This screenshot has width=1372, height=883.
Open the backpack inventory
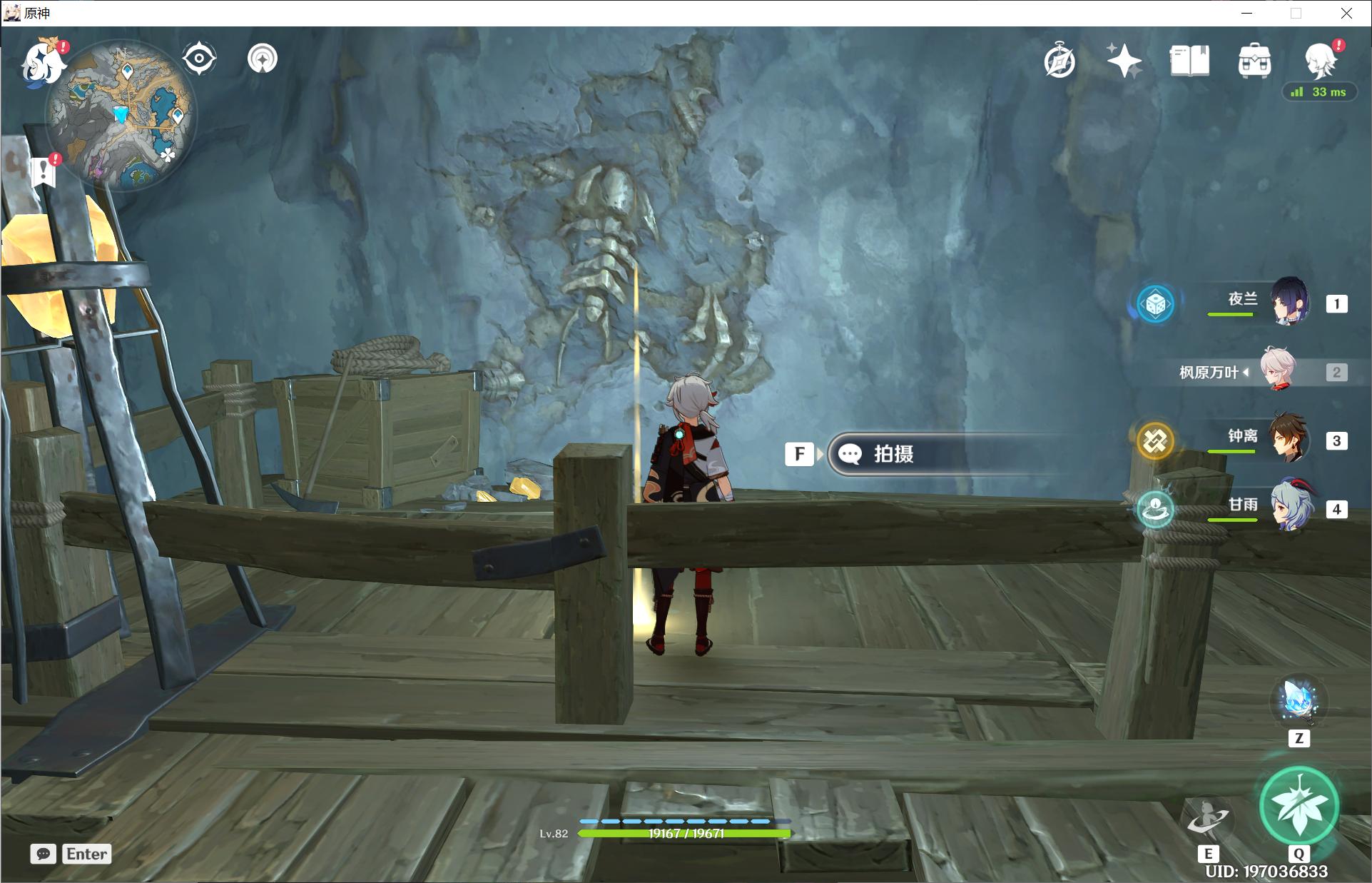(x=1254, y=61)
